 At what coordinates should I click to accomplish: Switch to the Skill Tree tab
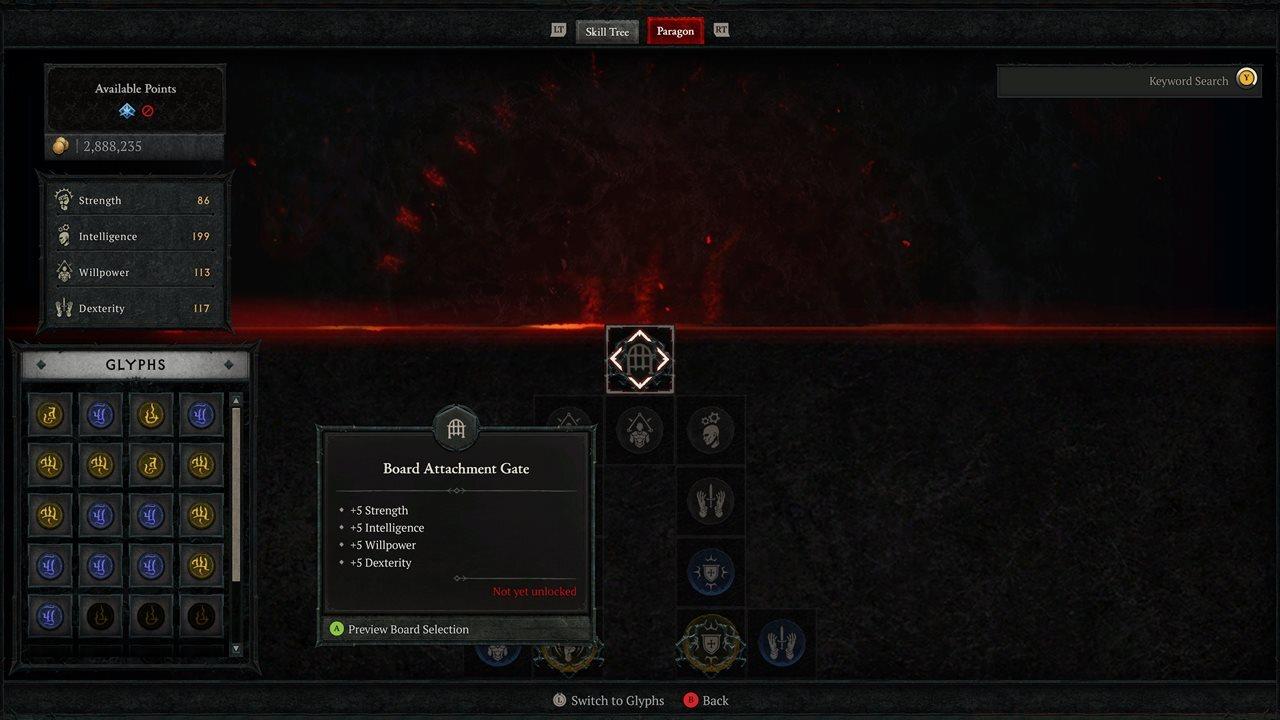[x=606, y=31]
